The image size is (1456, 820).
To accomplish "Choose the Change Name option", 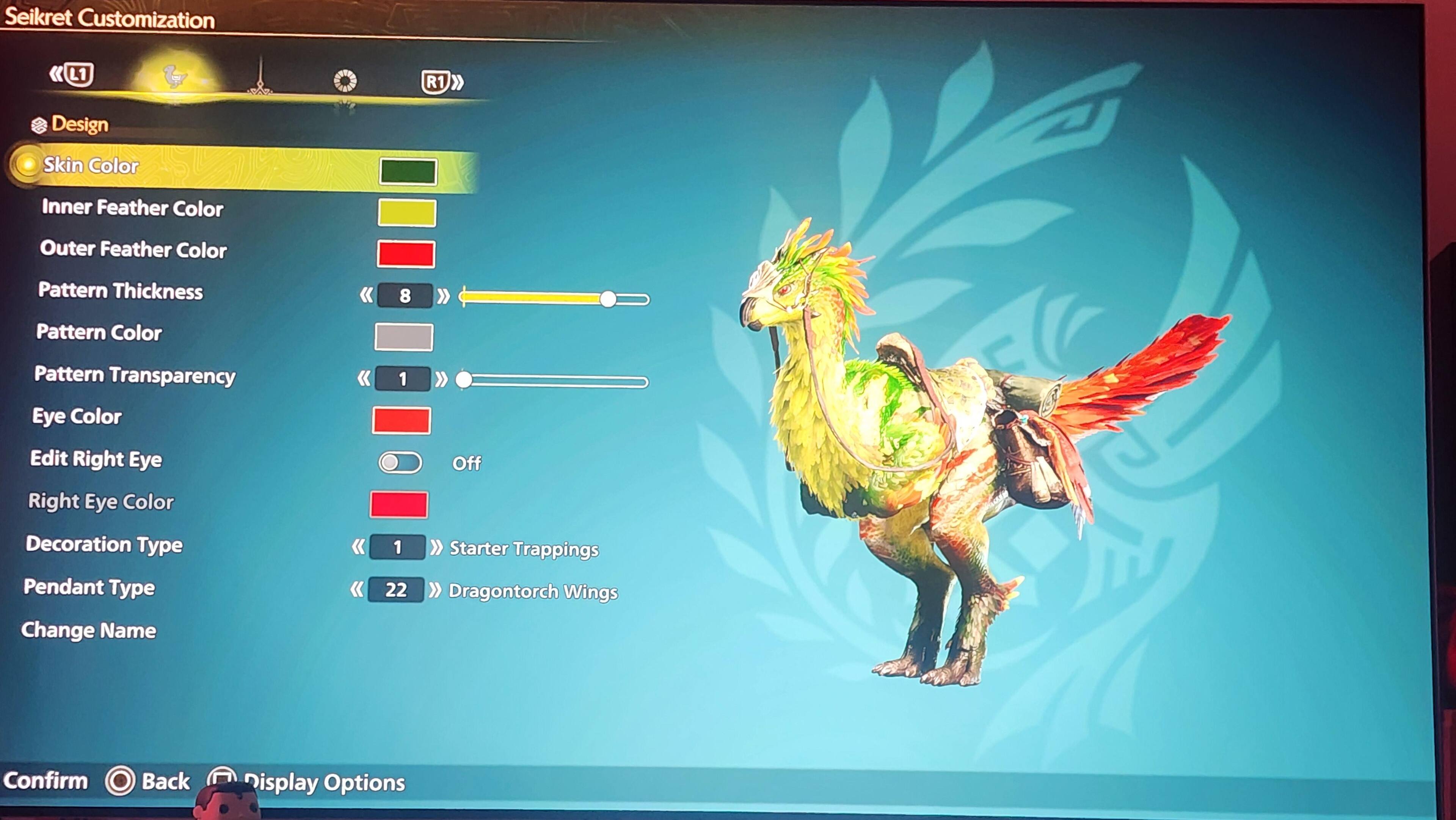I will pyautogui.click(x=89, y=631).
